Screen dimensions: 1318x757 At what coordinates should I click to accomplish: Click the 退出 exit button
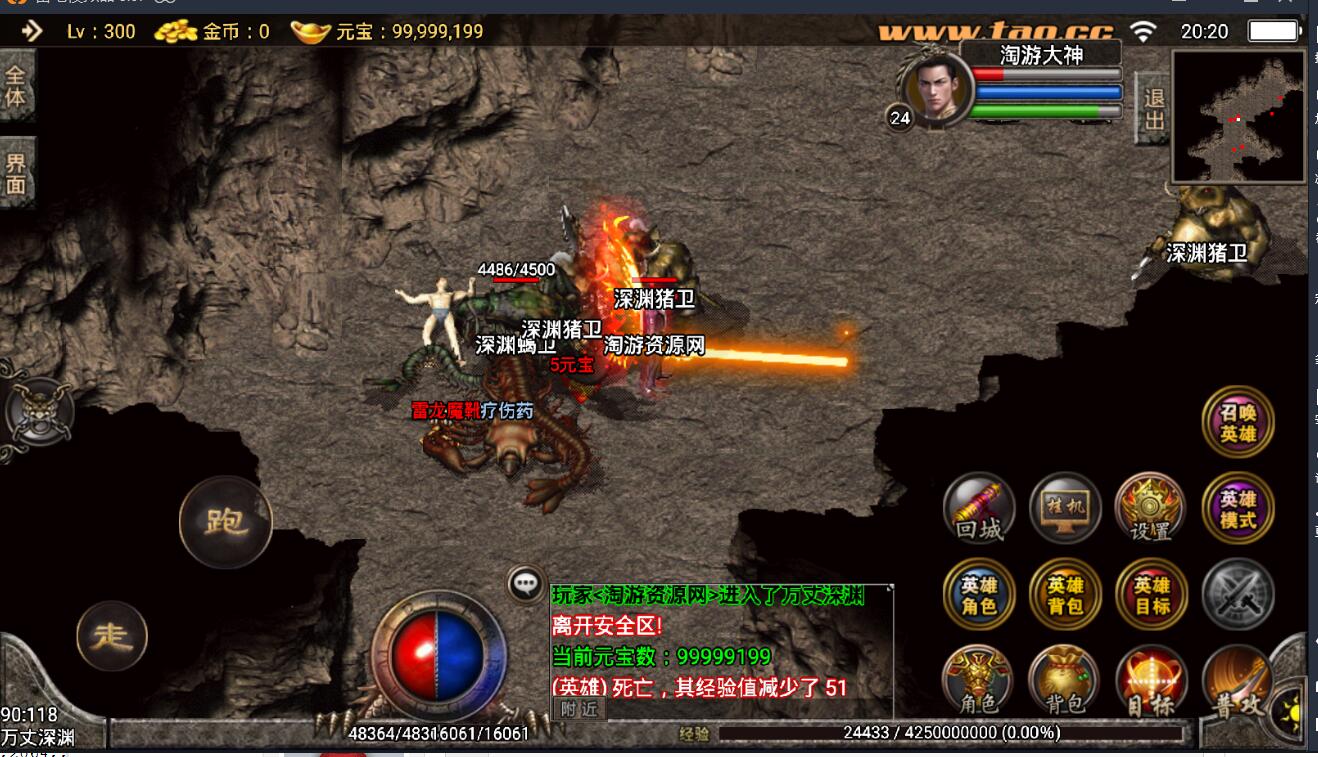click(1154, 109)
